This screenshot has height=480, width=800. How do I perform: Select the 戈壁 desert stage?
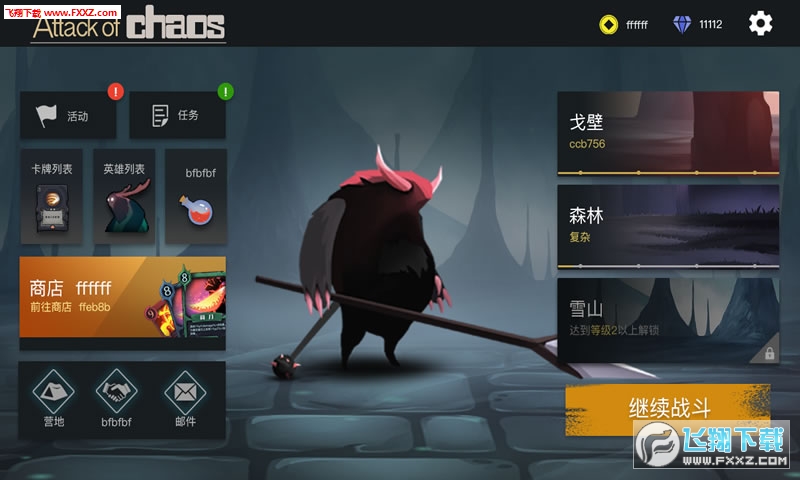(668, 133)
